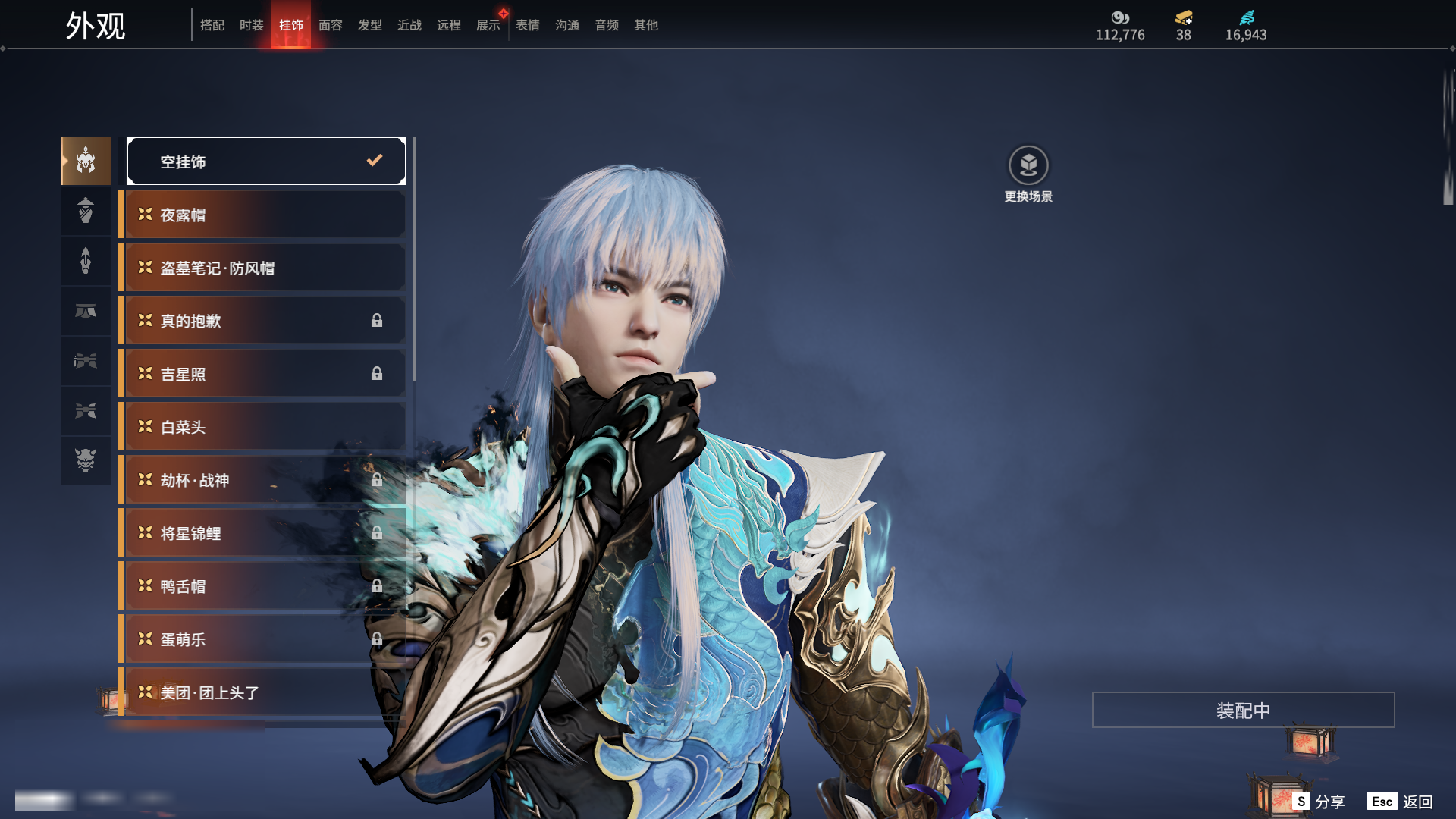This screenshot has width=1456, height=819.
Task: Open the 近战 weapon tab
Action: (x=409, y=25)
